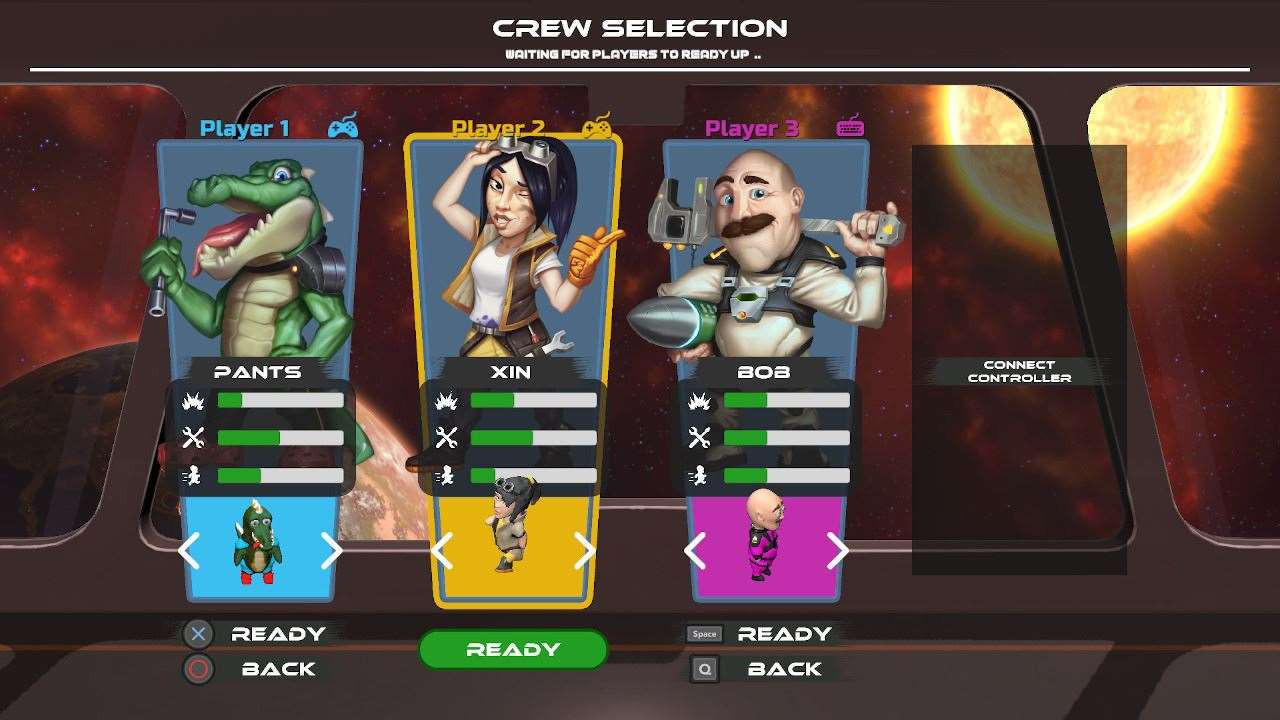Click the X button icon beside Ready
The image size is (1280, 720).
[196, 632]
